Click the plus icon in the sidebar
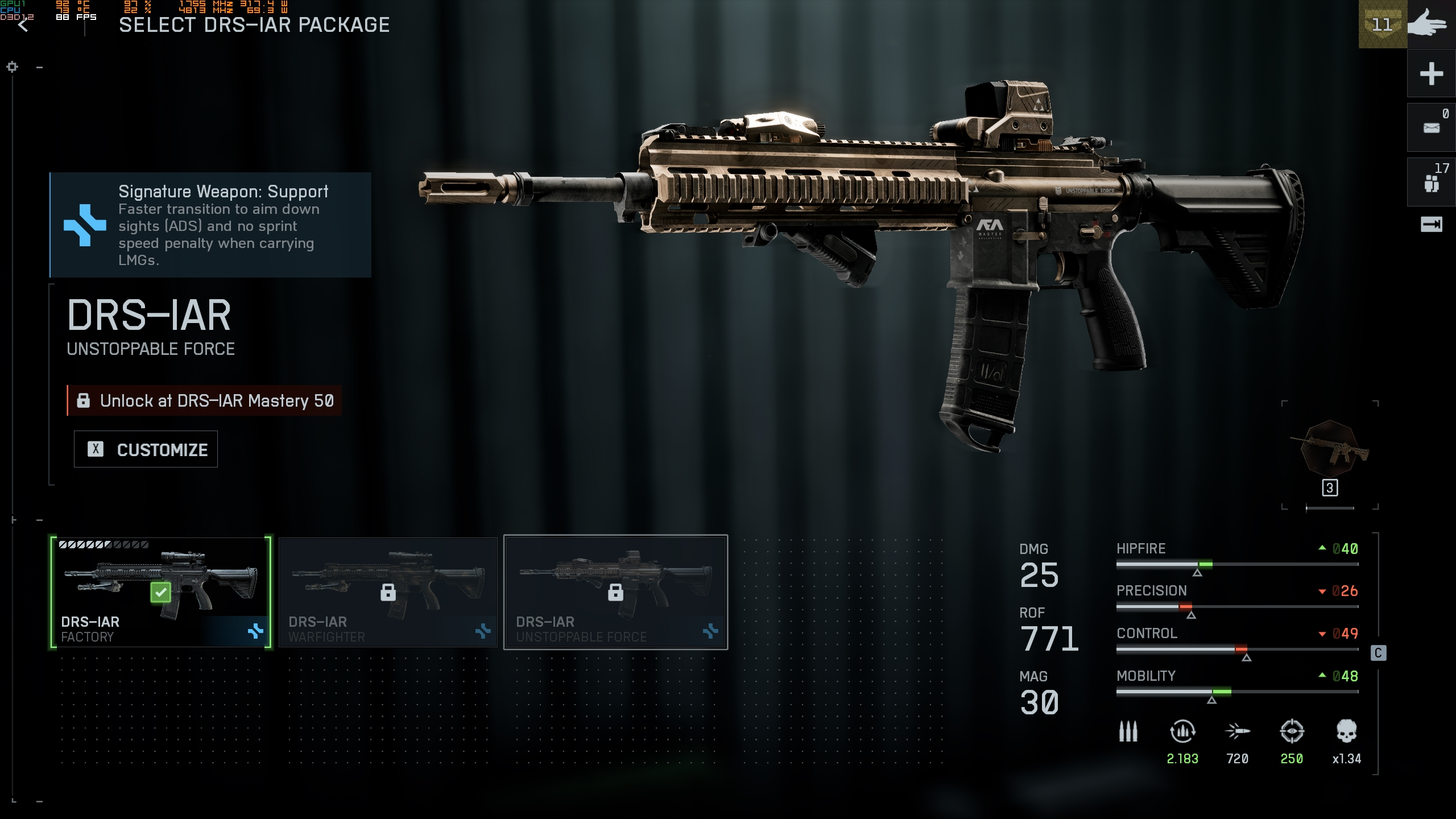The image size is (1456, 819). click(1431, 74)
